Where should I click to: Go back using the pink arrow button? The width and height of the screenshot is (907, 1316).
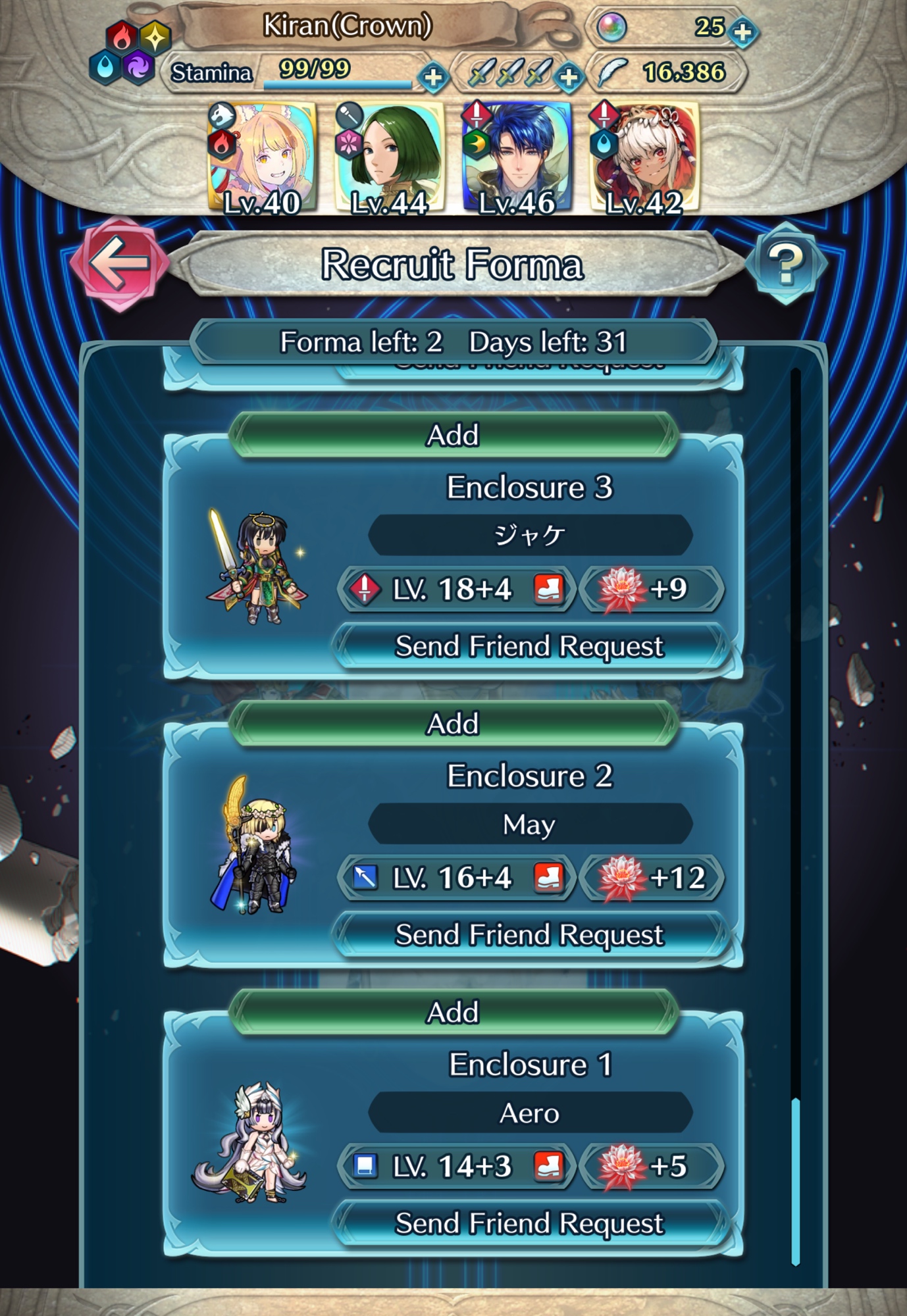(119, 263)
